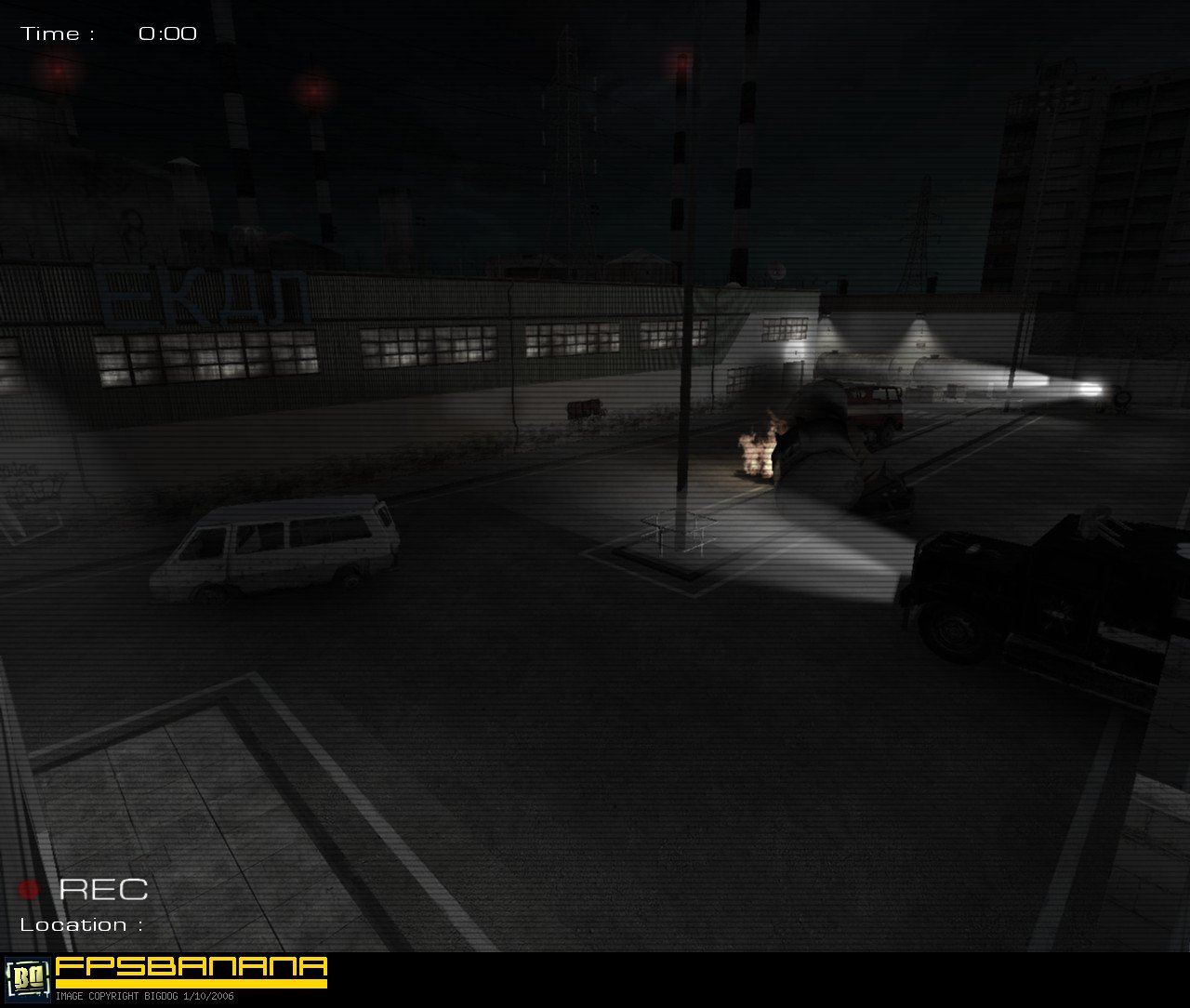The width and height of the screenshot is (1190, 1008).
Task: Select the BD BigDog logo badge
Action: [x=28, y=976]
